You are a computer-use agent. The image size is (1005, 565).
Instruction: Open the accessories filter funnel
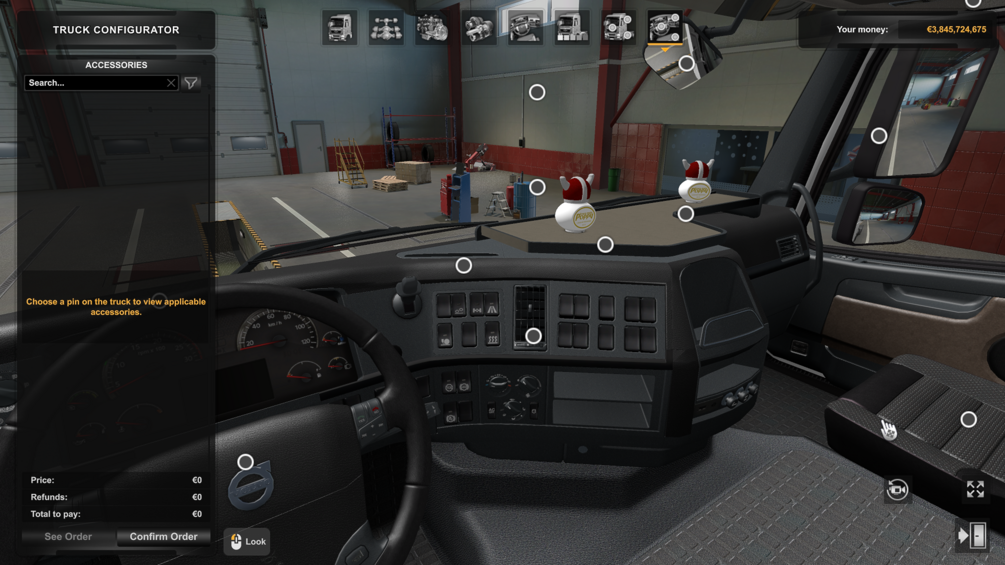pos(191,83)
